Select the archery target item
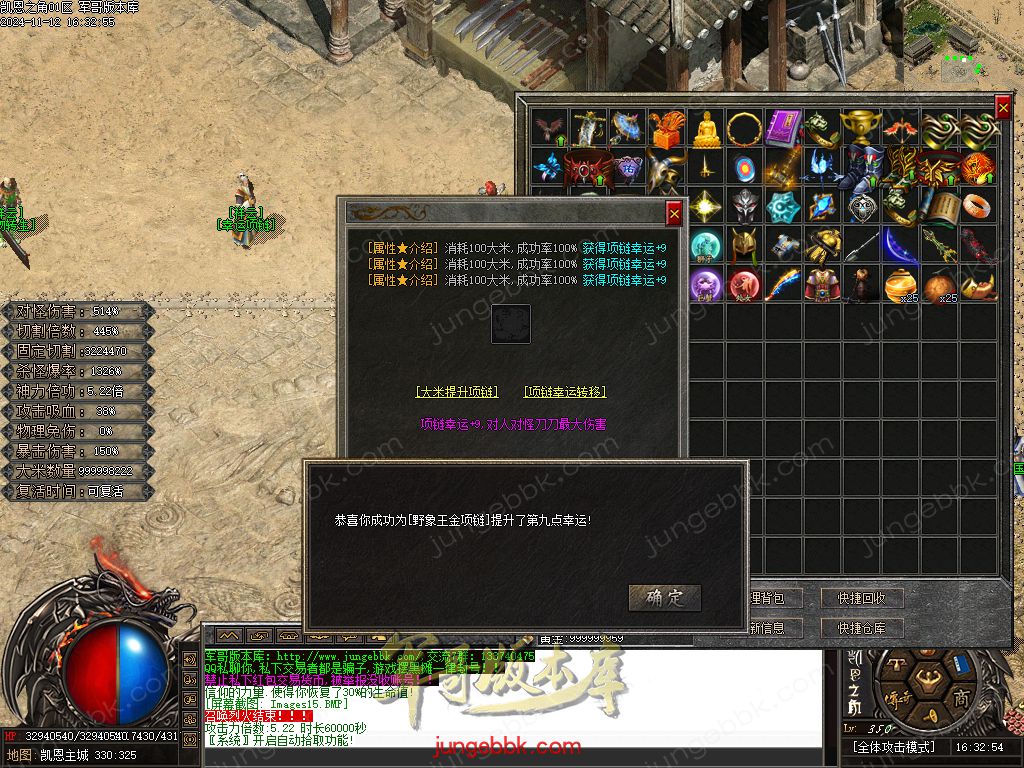1024x768 pixels. (745, 168)
